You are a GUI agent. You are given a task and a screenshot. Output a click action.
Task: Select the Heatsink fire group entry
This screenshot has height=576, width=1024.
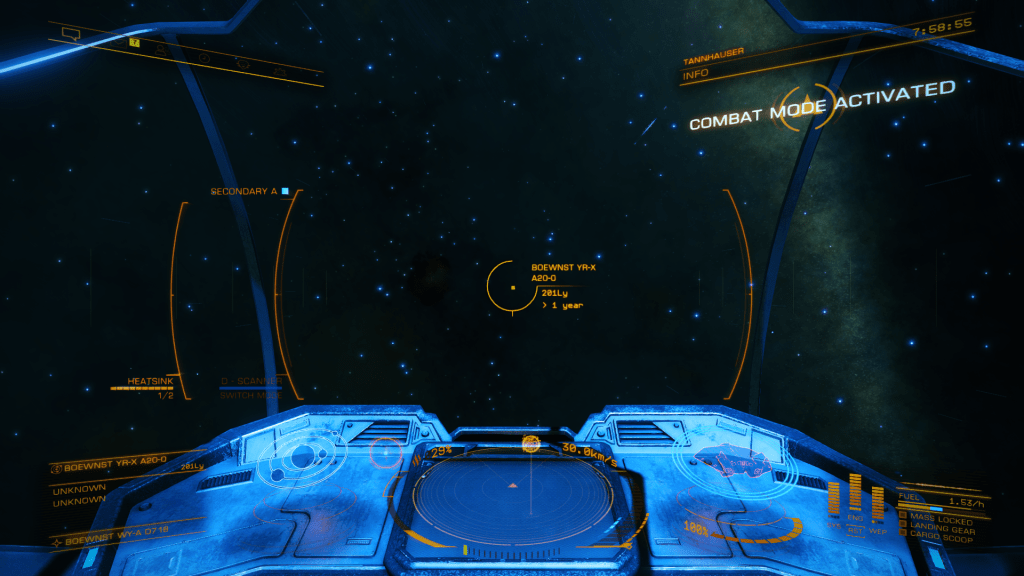click(x=150, y=382)
